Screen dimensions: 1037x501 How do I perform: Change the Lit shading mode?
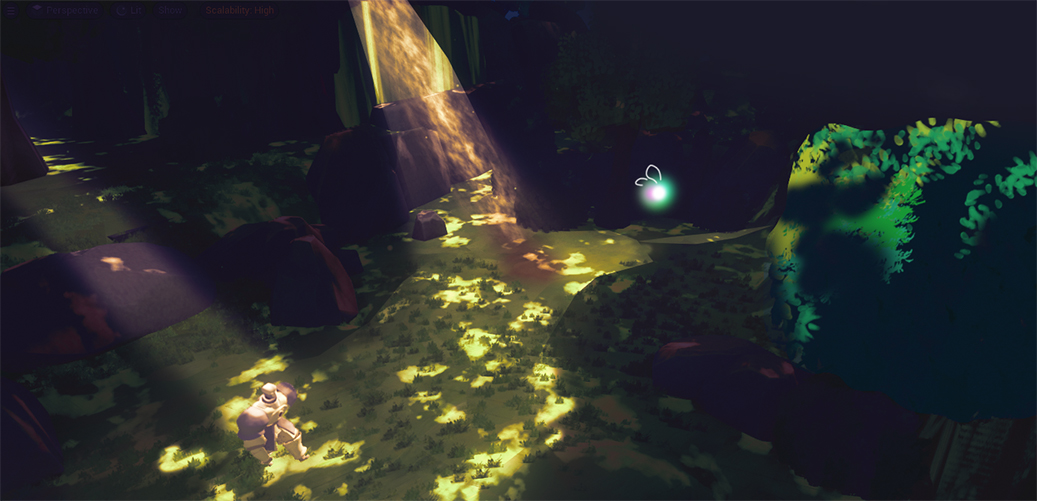pyautogui.click(x=130, y=11)
